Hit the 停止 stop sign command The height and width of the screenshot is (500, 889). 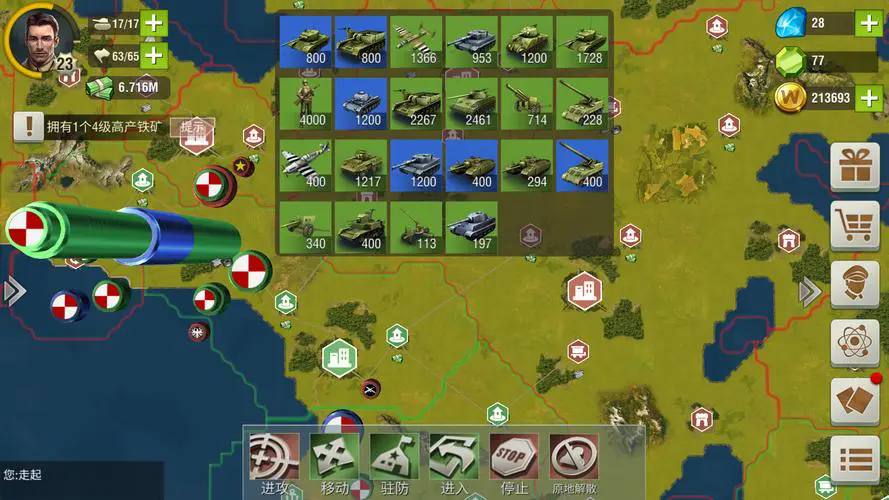pyautogui.click(x=514, y=458)
